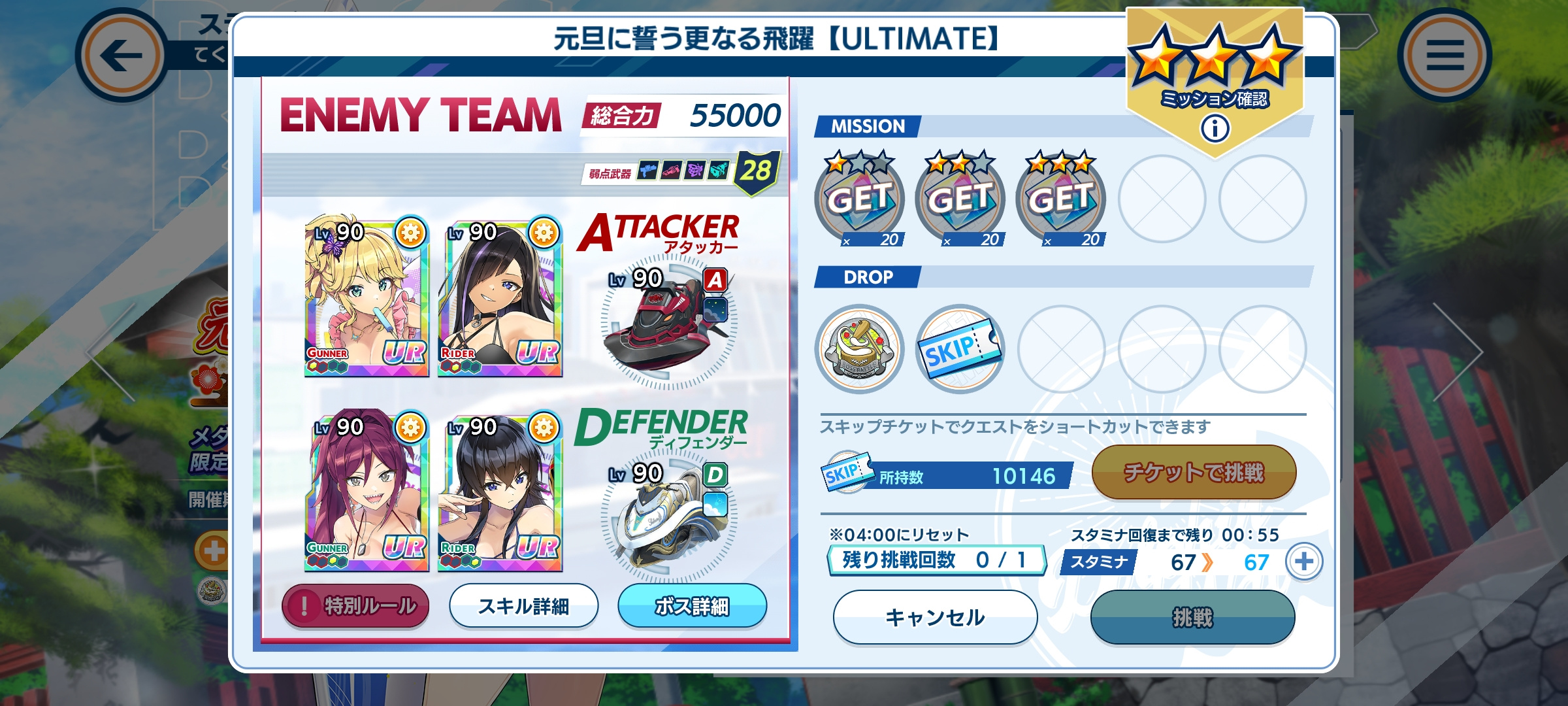
Task: Open スキル詳細 skill details
Action: pos(523,606)
